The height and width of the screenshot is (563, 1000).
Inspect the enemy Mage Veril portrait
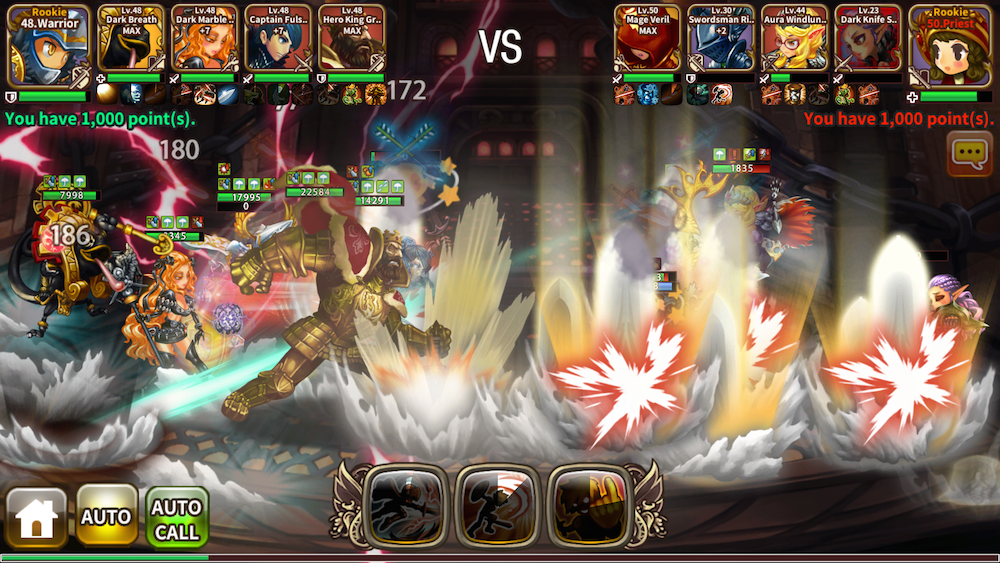click(x=647, y=38)
